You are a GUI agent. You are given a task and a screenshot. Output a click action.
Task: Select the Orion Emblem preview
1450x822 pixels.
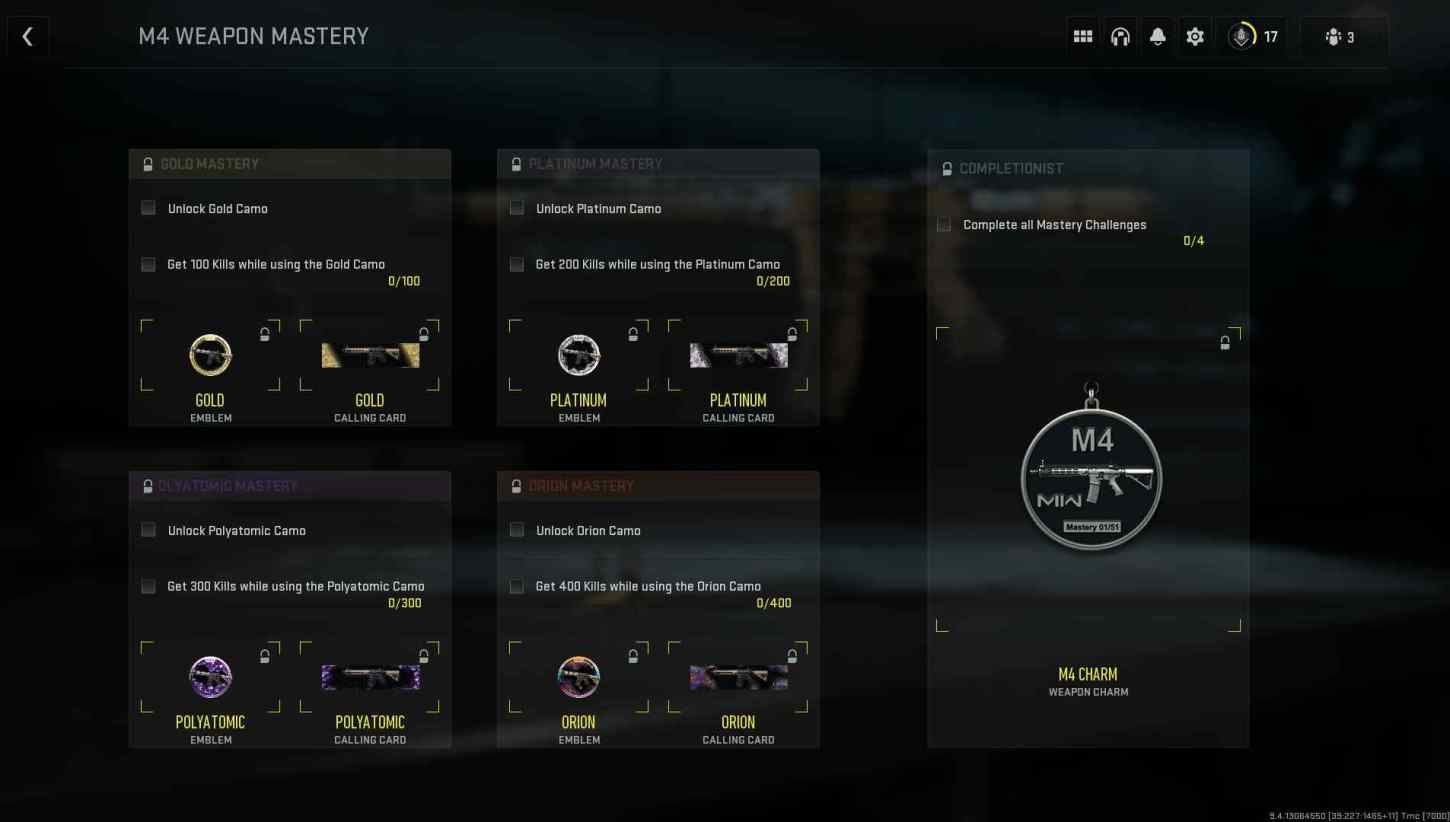[579, 676]
